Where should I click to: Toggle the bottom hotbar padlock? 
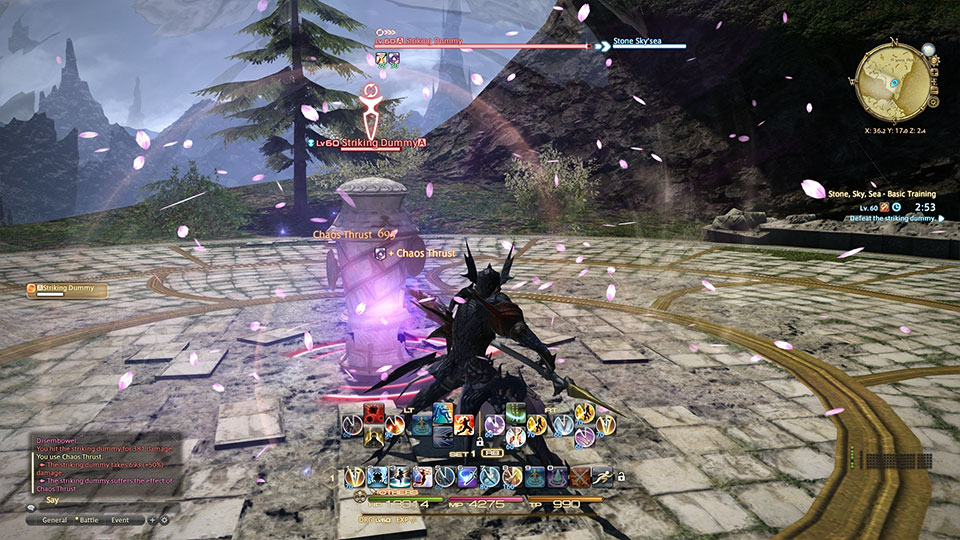[621, 476]
